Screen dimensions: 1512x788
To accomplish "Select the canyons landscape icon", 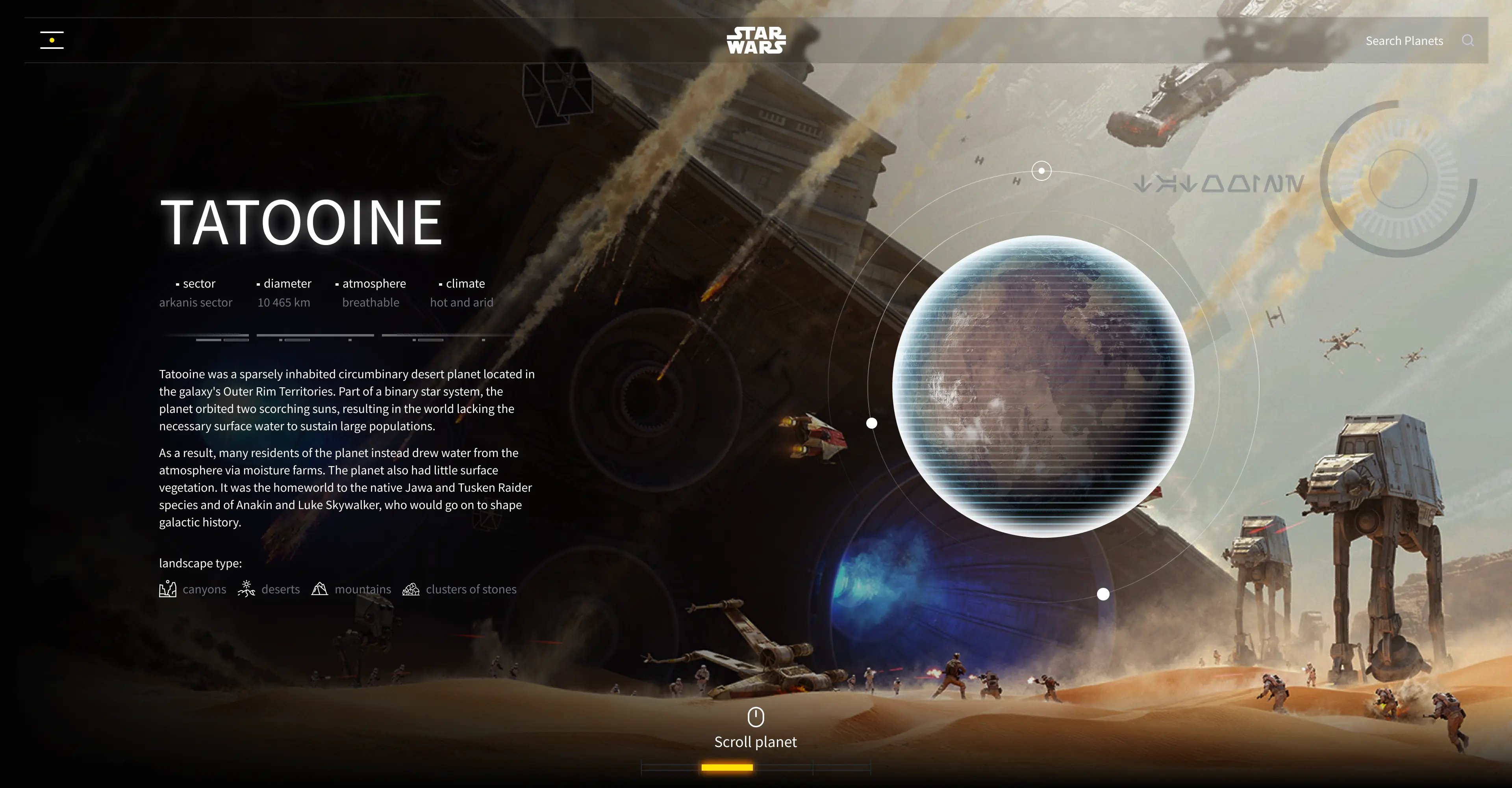I will 167,589.
